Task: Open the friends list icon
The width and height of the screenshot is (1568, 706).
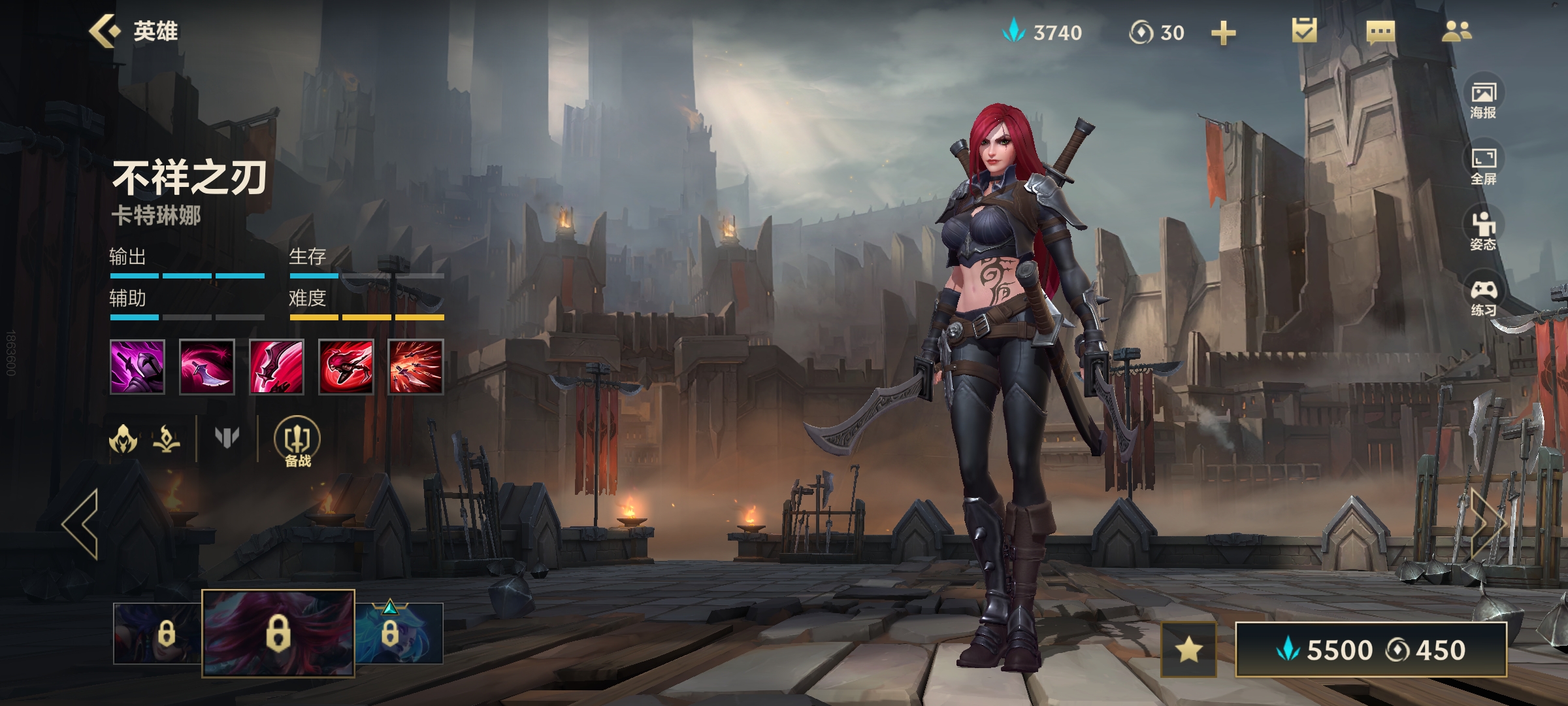Action: coord(1456,31)
